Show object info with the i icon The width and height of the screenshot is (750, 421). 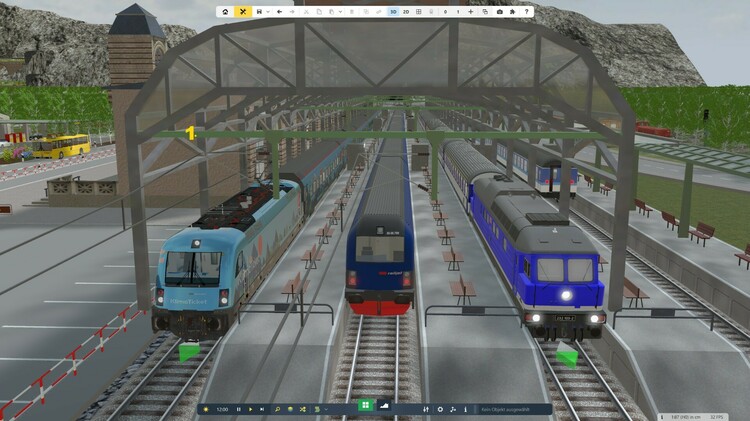pos(465,409)
